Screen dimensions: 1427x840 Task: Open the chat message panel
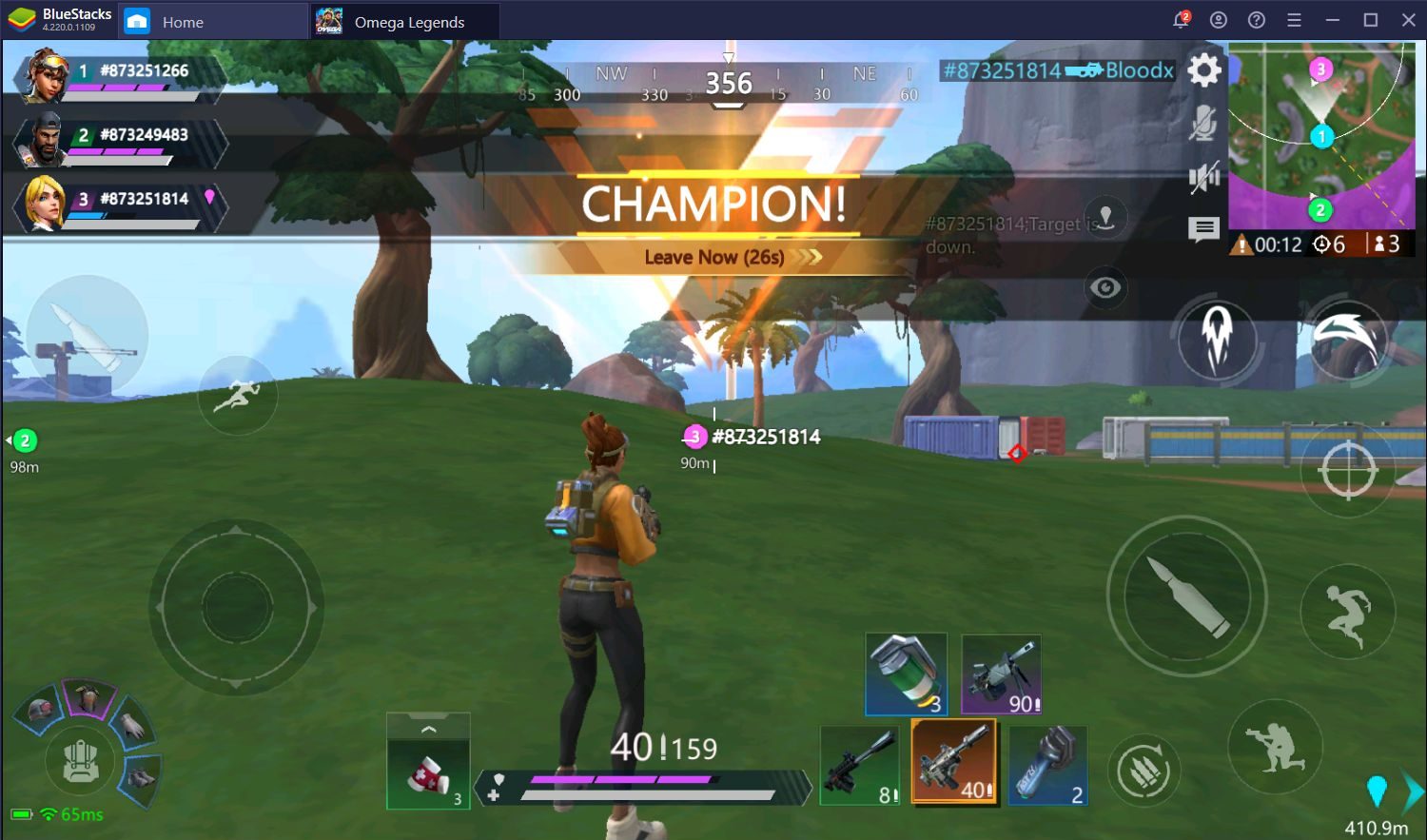(x=1204, y=228)
